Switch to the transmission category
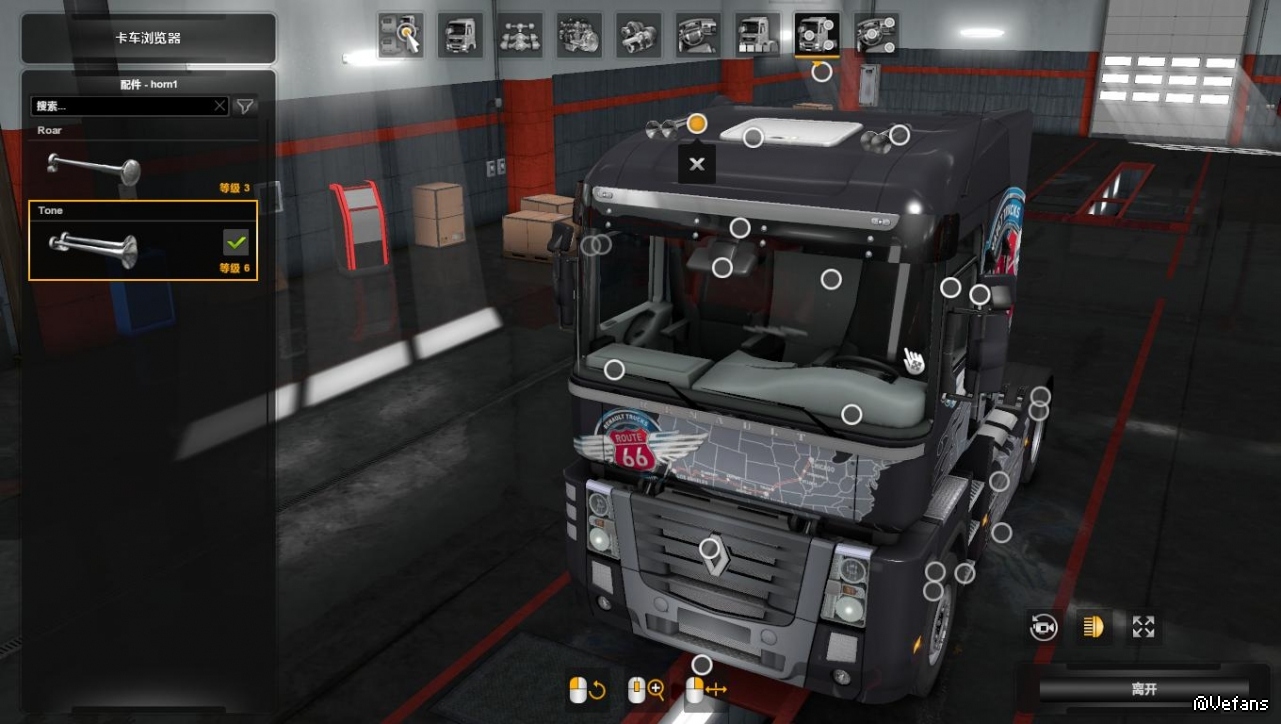Viewport: 1281px width, 724px height. (x=638, y=35)
